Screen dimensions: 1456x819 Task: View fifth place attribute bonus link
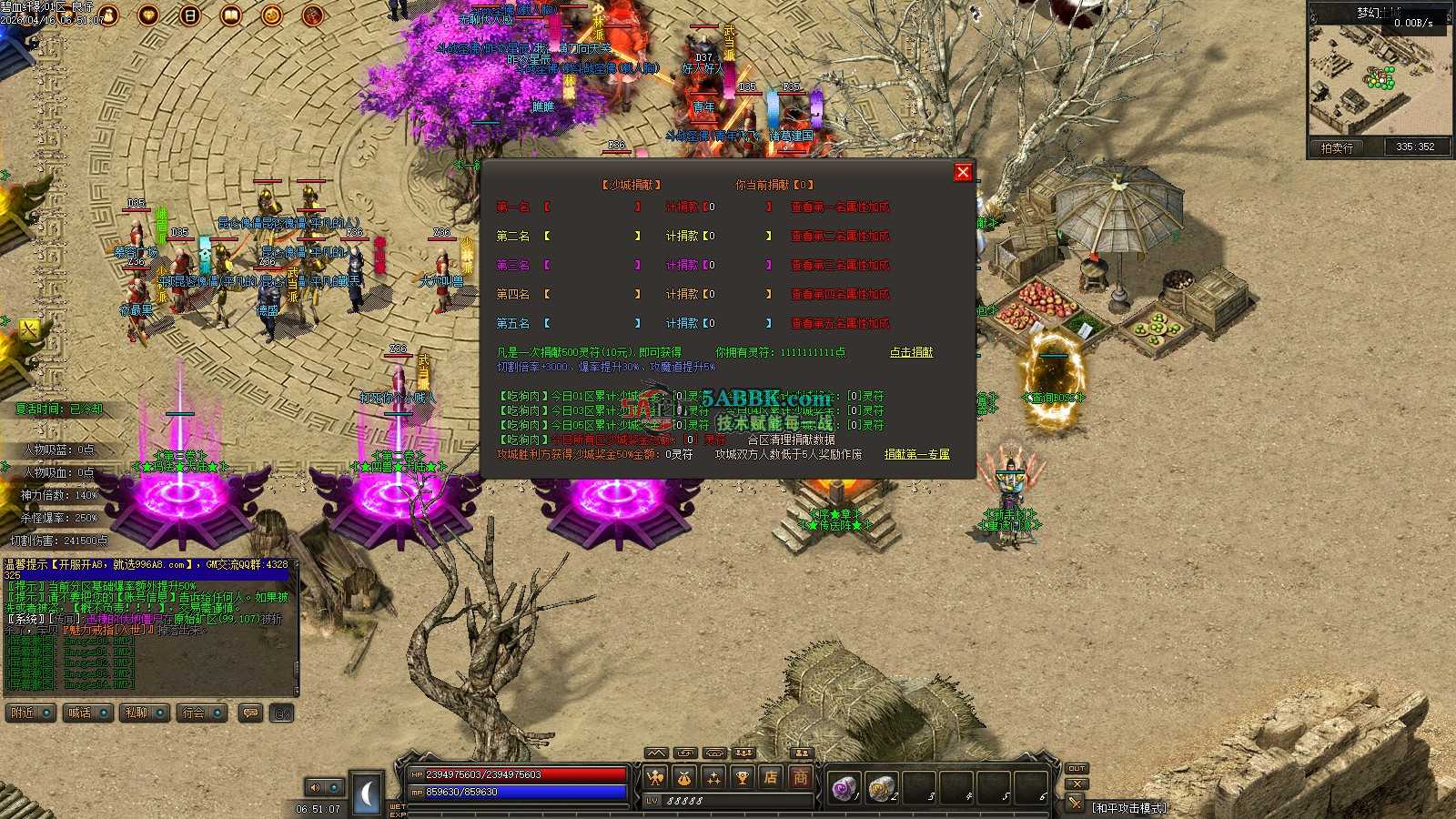pyautogui.click(x=840, y=324)
